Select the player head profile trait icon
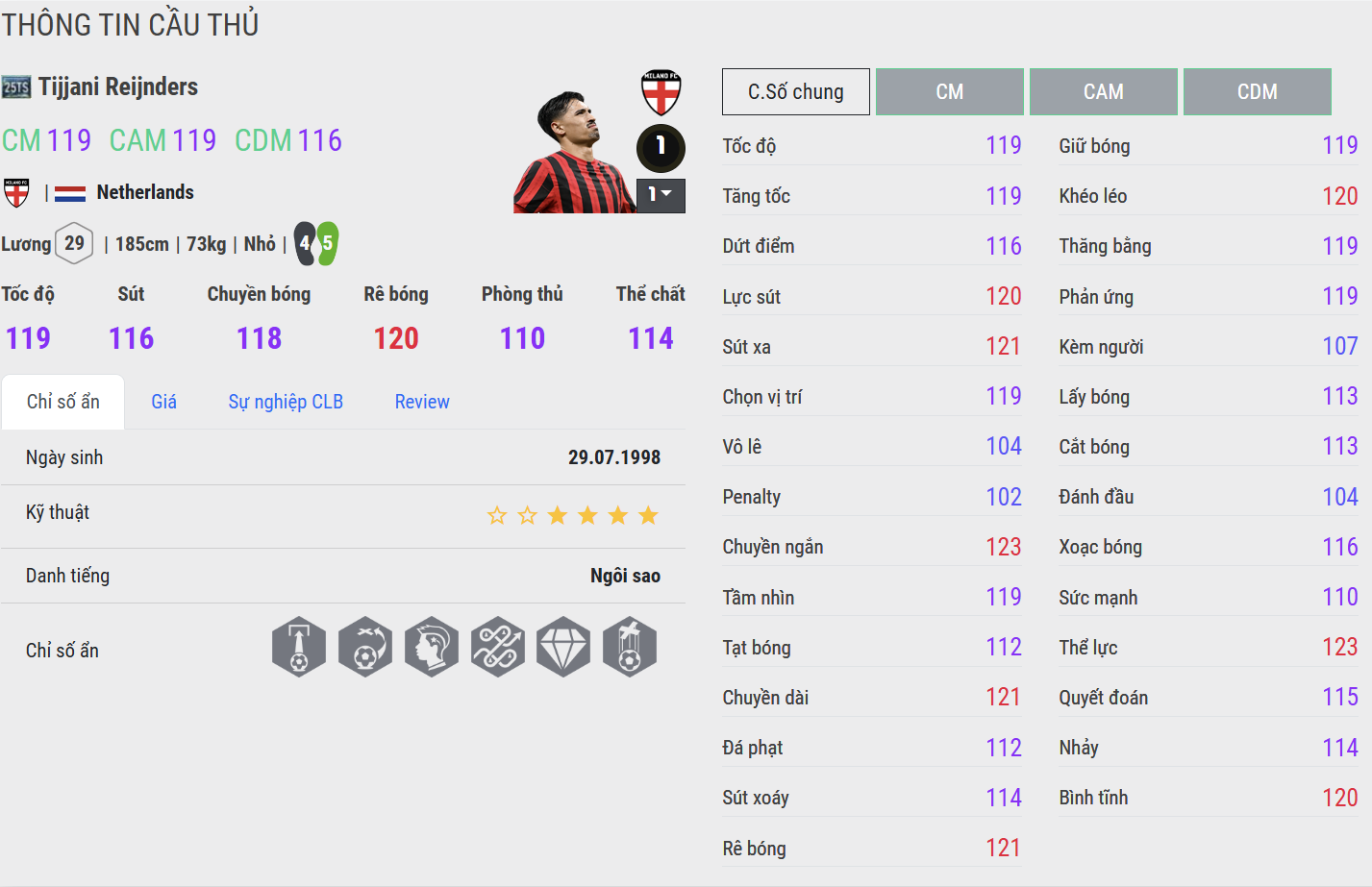Screen dimensions: 1372x887 (432, 647)
